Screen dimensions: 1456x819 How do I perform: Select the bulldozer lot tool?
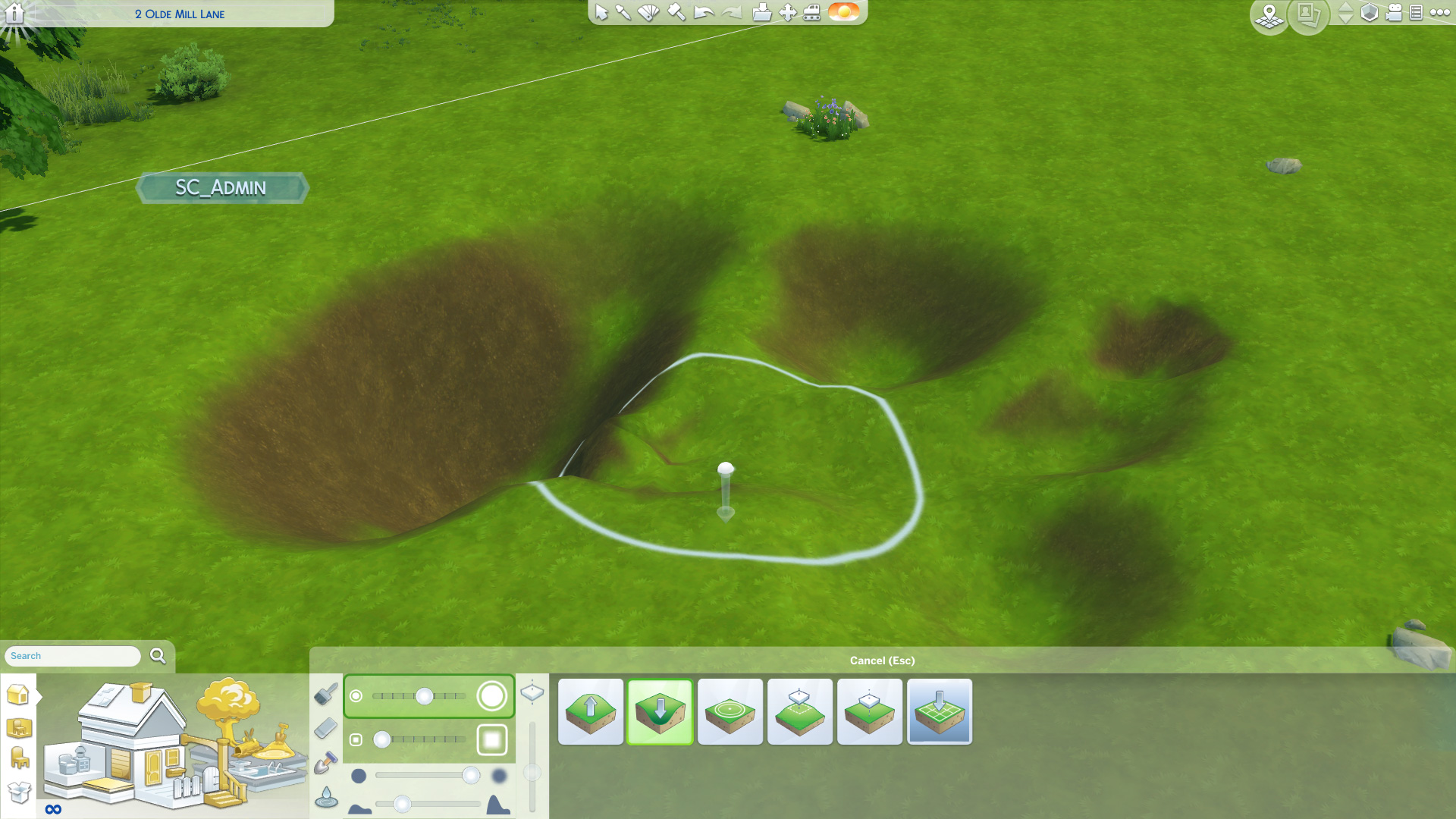click(x=811, y=12)
